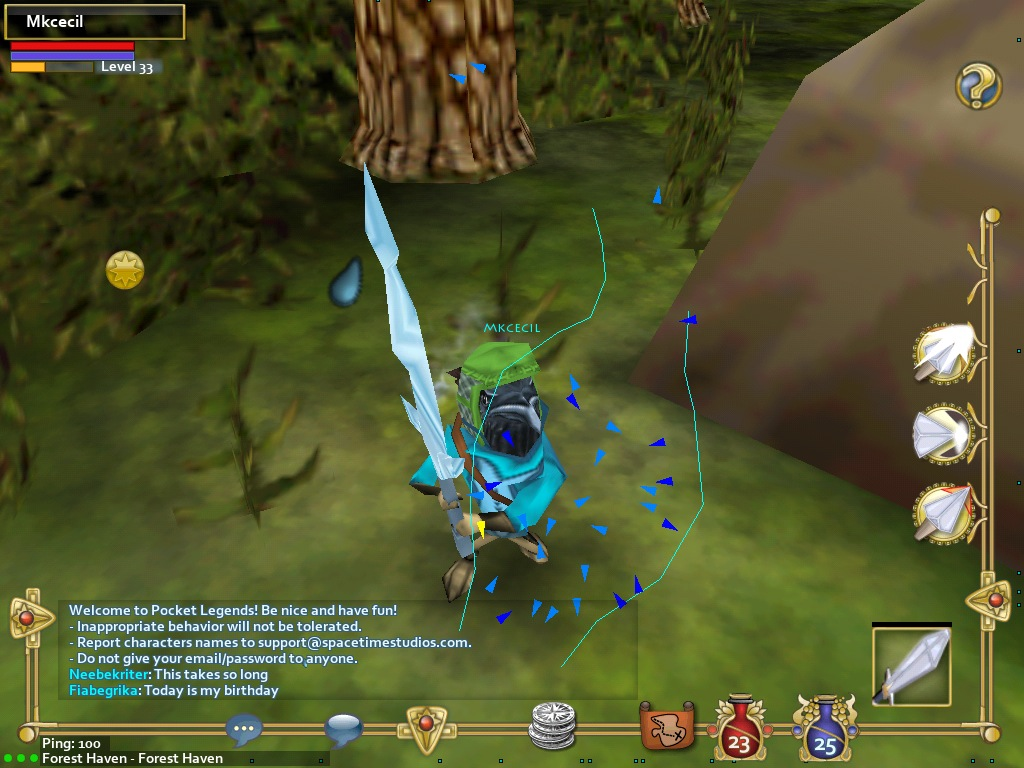Click the plain speech bubble icon
The height and width of the screenshot is (768, 1024).
point(343,729)
